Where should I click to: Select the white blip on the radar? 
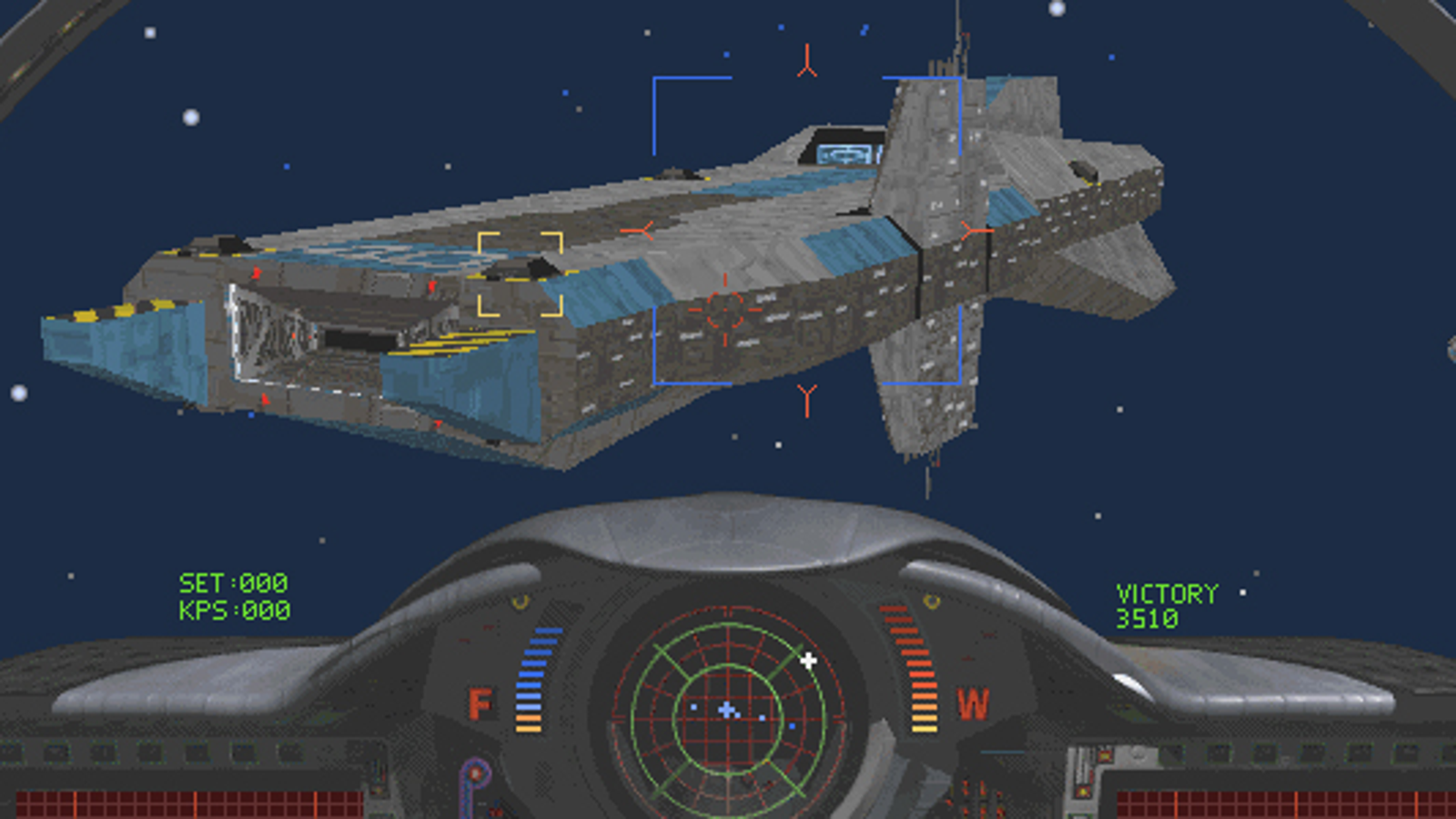808,662
